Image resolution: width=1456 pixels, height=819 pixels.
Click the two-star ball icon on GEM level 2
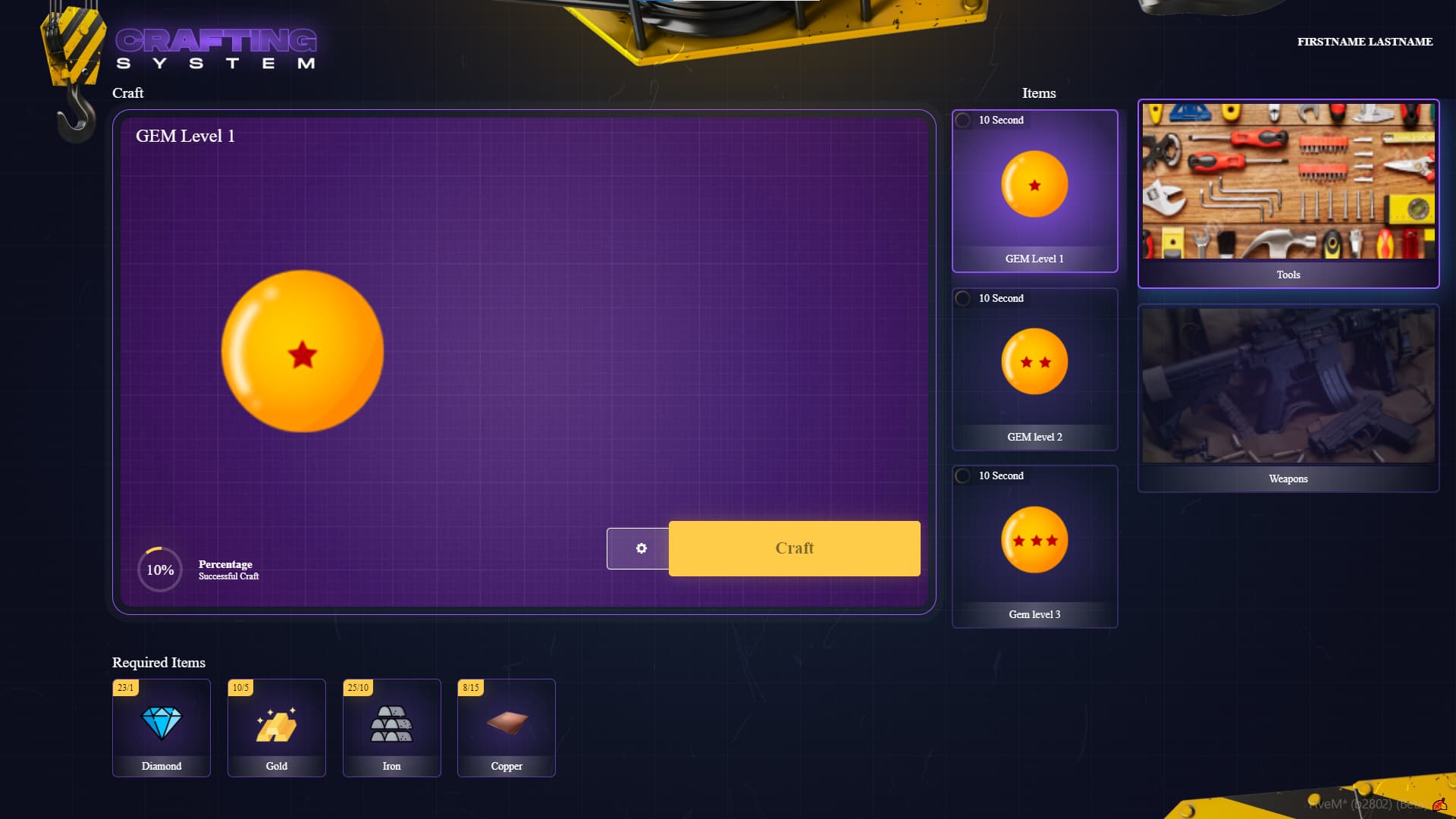1034,362
